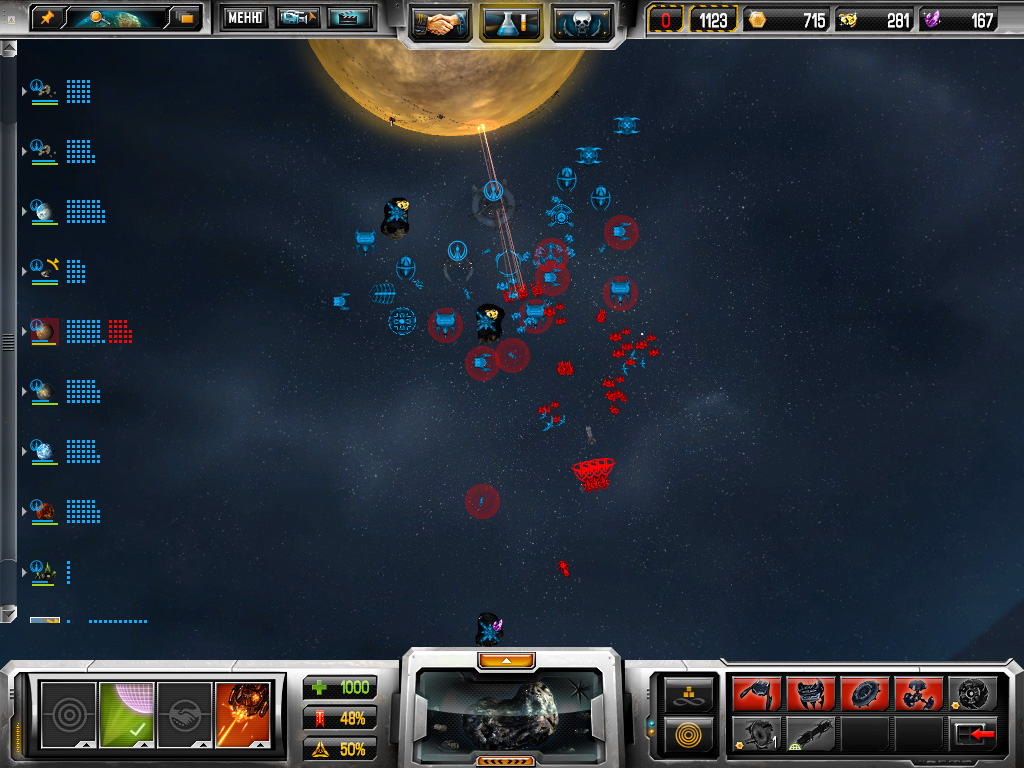The image size is (1024, 768).
Task: Build the first red structure icon
Action: pos(757,693)
